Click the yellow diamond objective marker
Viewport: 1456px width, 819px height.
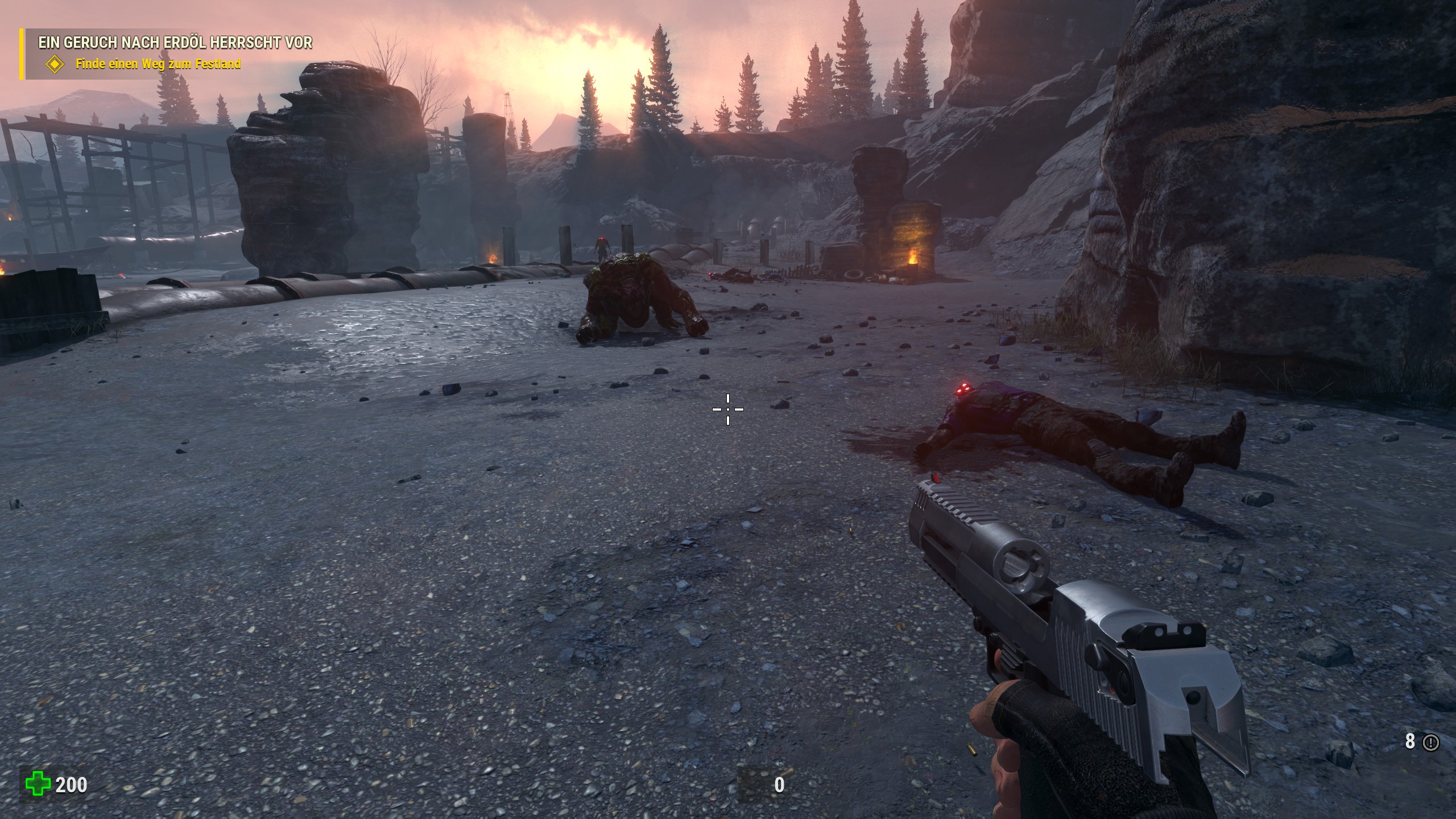[x=55, y=64]
